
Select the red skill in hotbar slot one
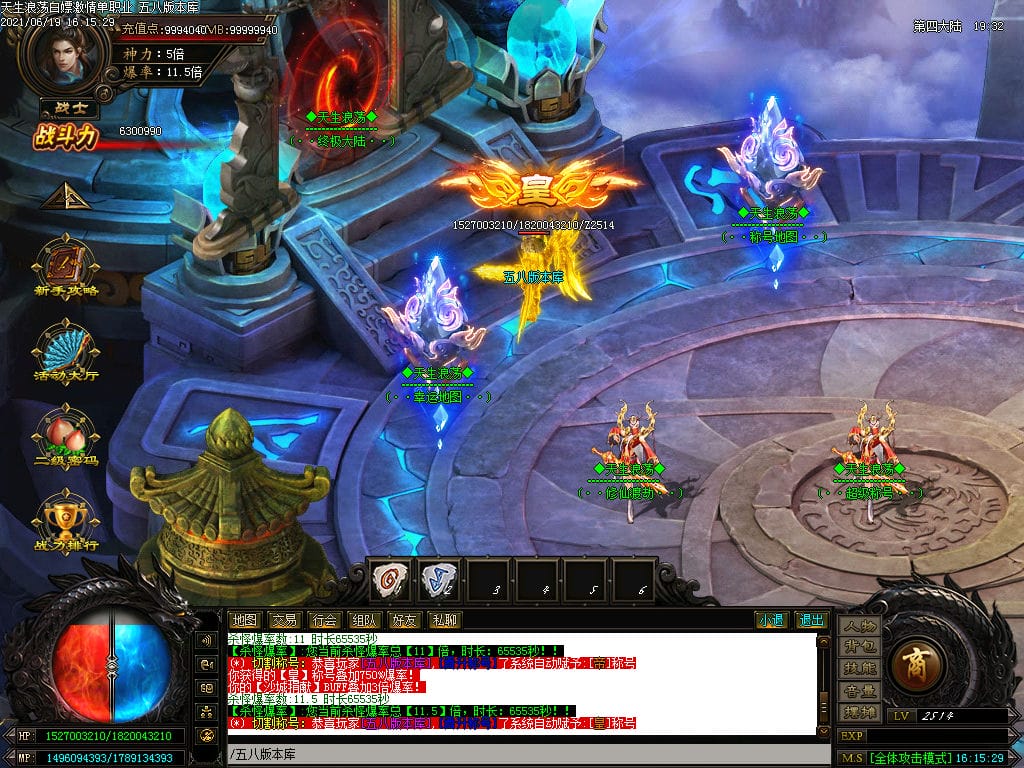pyautogui.click(x=392, y=579)
